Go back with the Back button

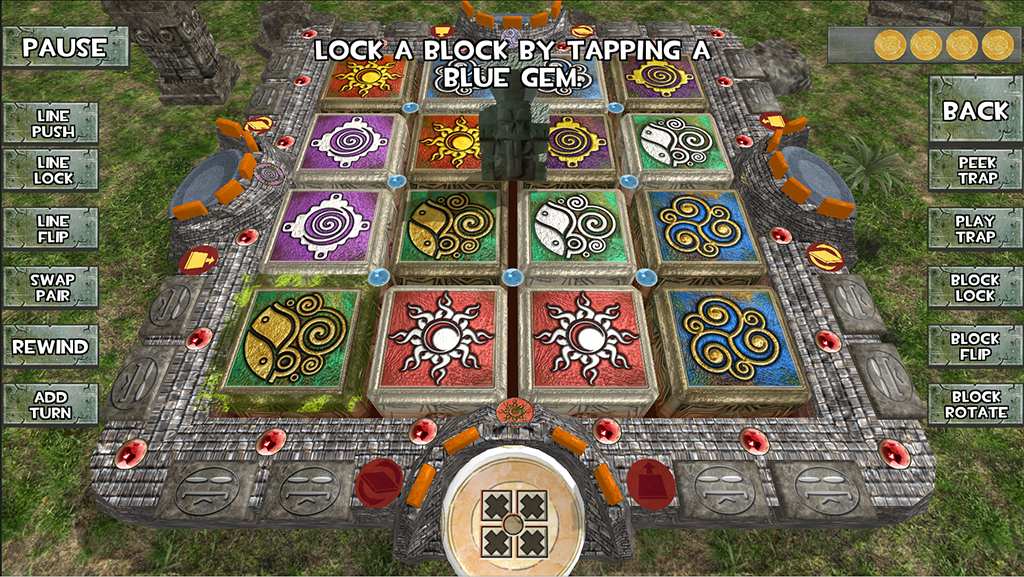(x=975, y=110)
